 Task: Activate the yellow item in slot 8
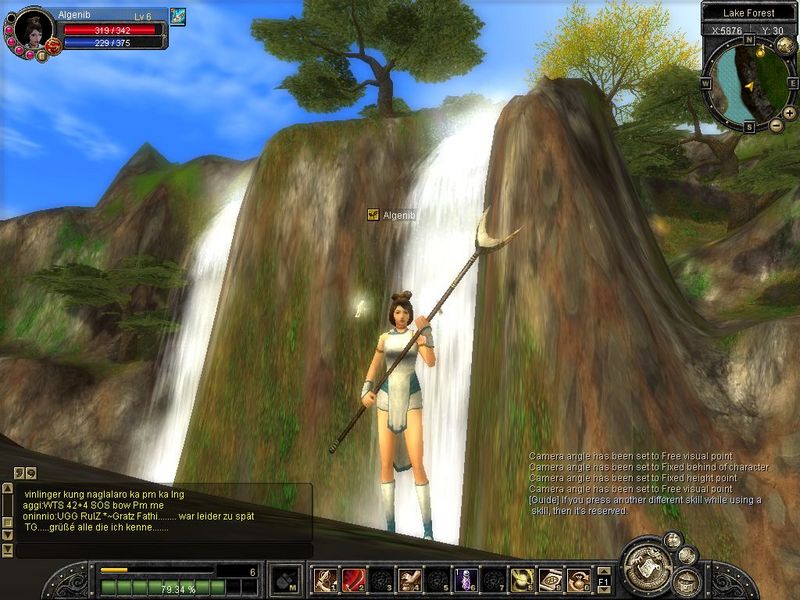(x=521, y=579)
